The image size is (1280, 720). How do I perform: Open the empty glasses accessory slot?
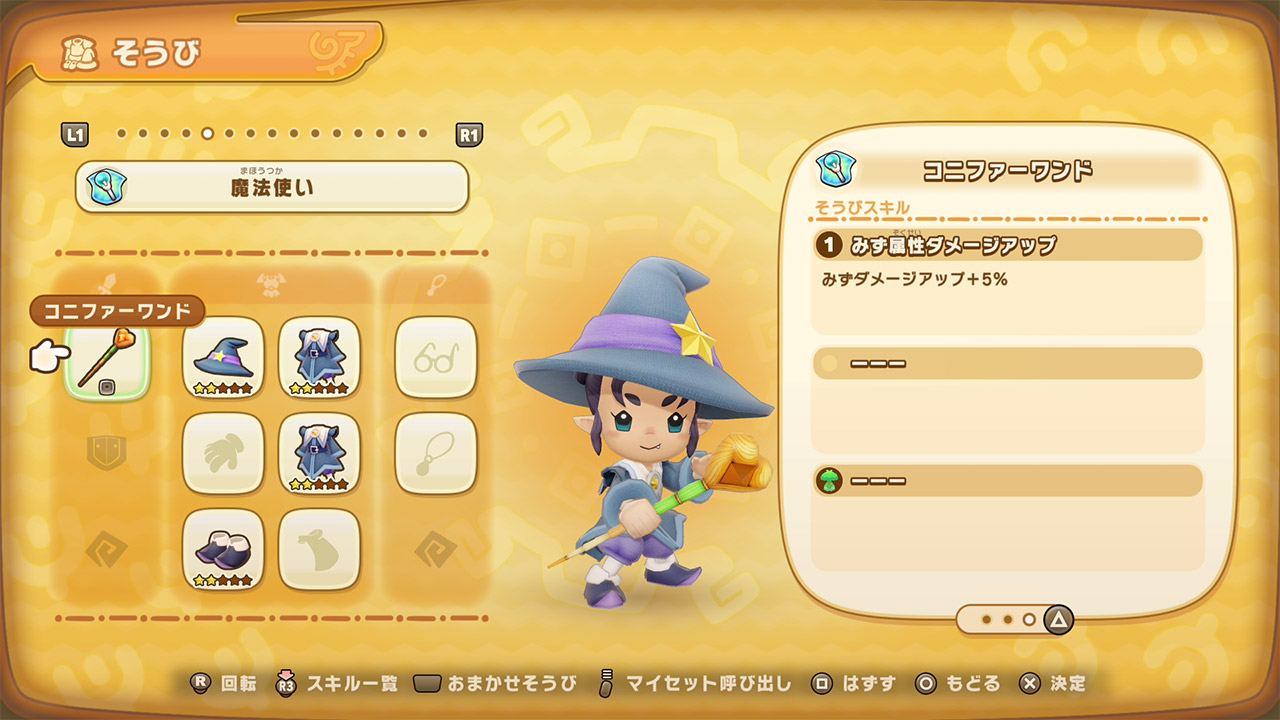pos(435,357)
